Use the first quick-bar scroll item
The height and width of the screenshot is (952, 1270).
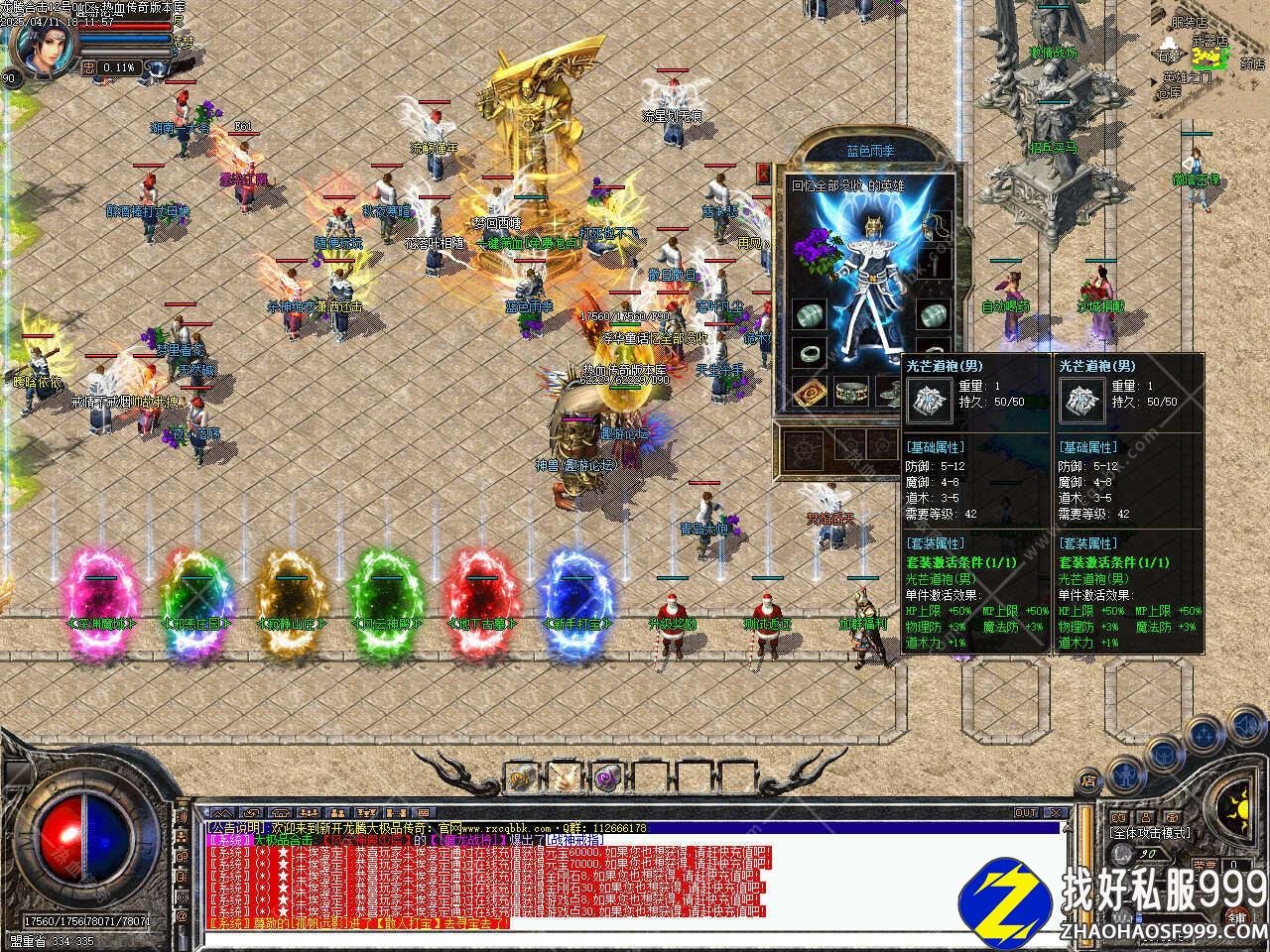[522, 776]
